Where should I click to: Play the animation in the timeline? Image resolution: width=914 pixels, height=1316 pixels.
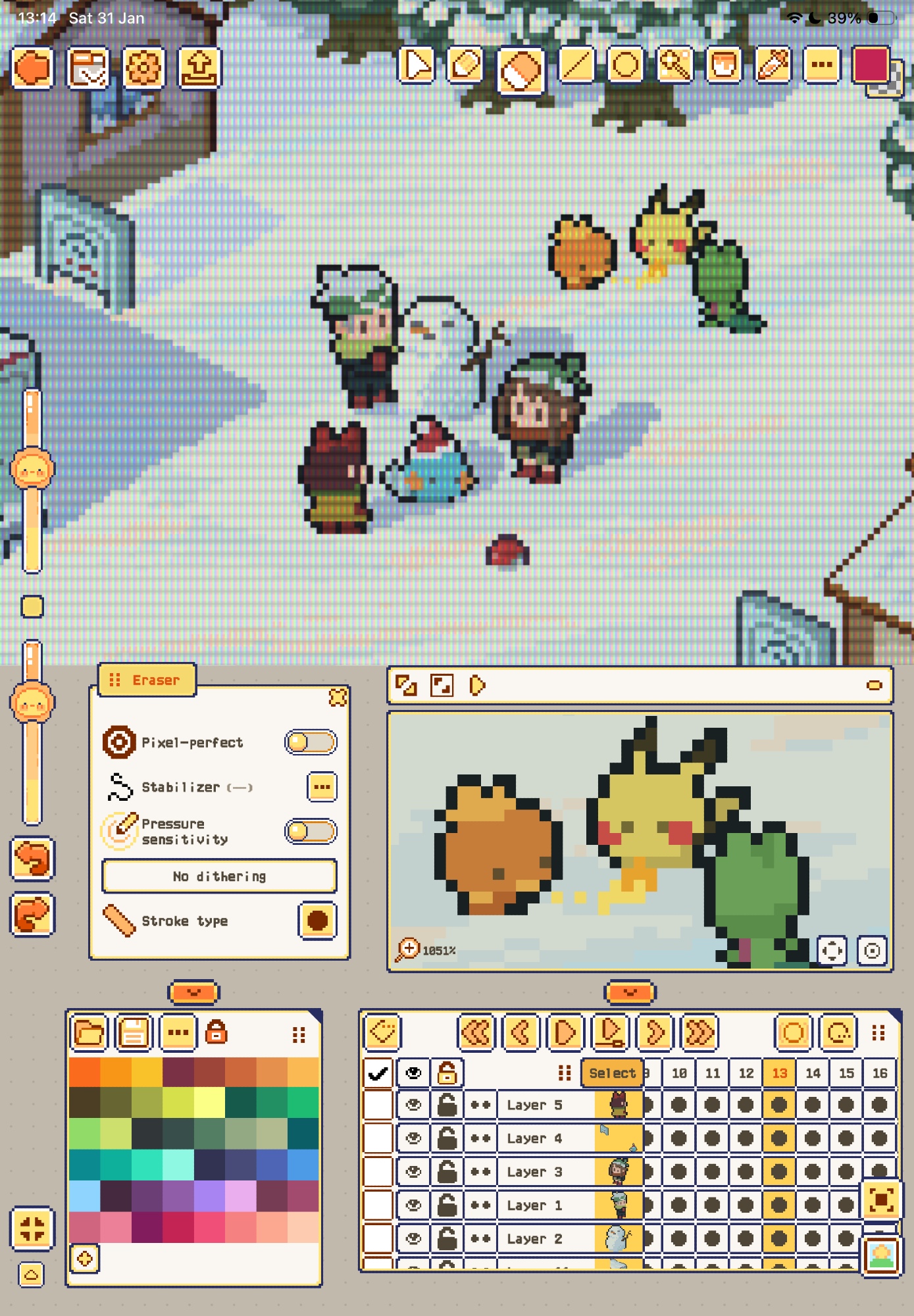point(565,1032)
